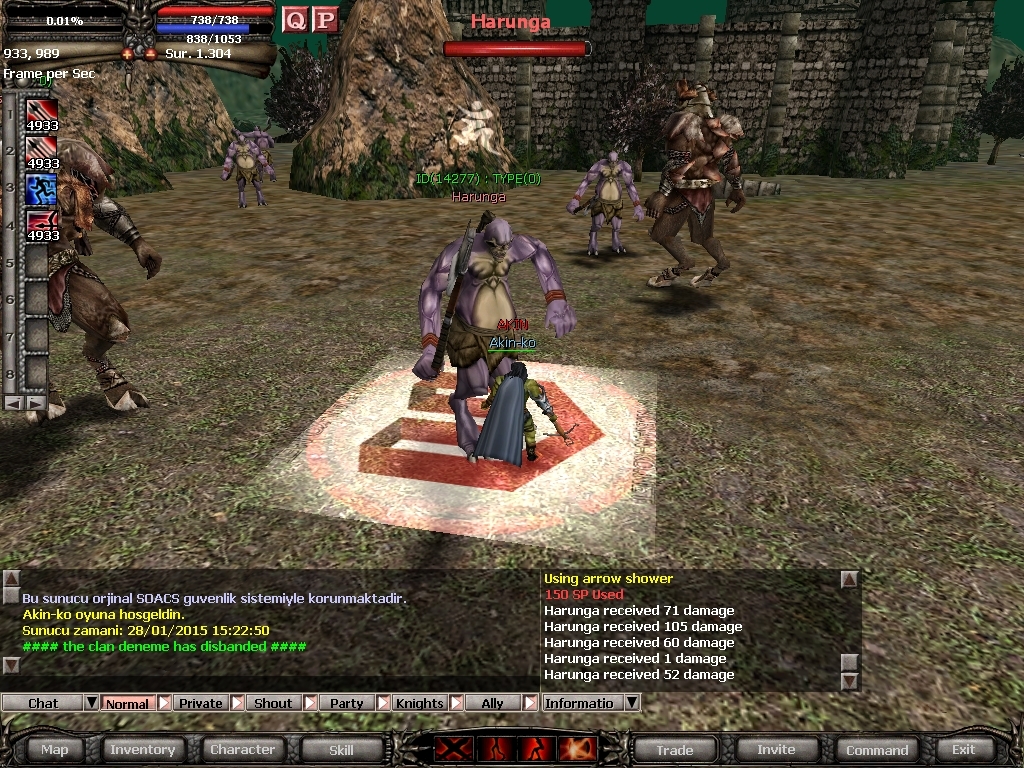
Task: Click the Trade button
Action: (674, 749)
